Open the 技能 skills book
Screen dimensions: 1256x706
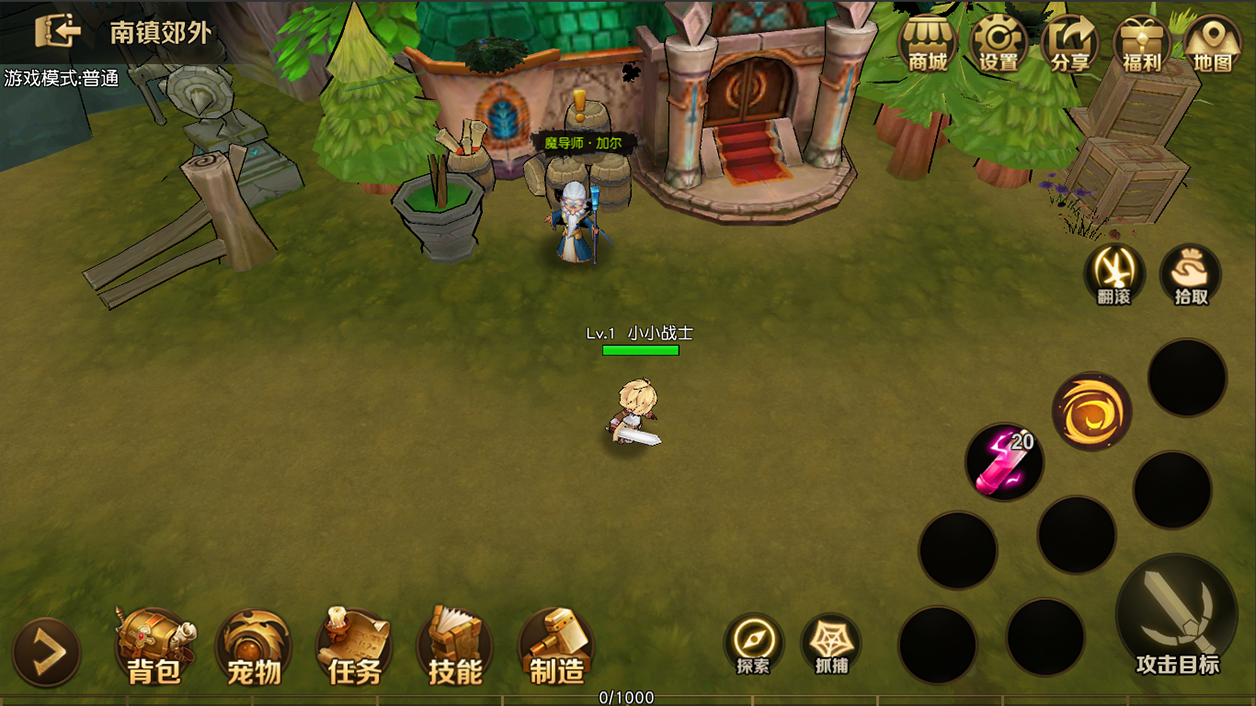tap(455, 647)
